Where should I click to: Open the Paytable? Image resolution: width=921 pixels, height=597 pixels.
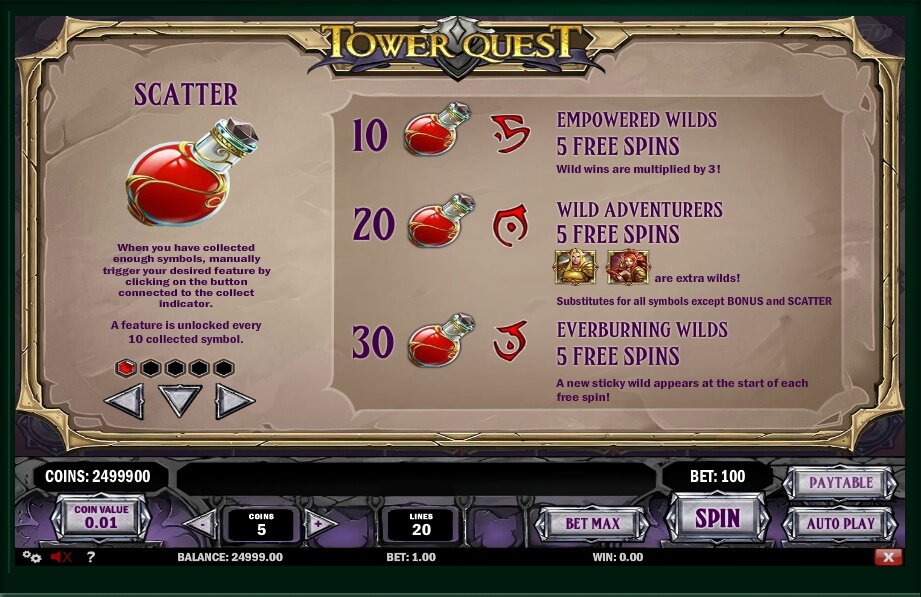click(840, 483)
